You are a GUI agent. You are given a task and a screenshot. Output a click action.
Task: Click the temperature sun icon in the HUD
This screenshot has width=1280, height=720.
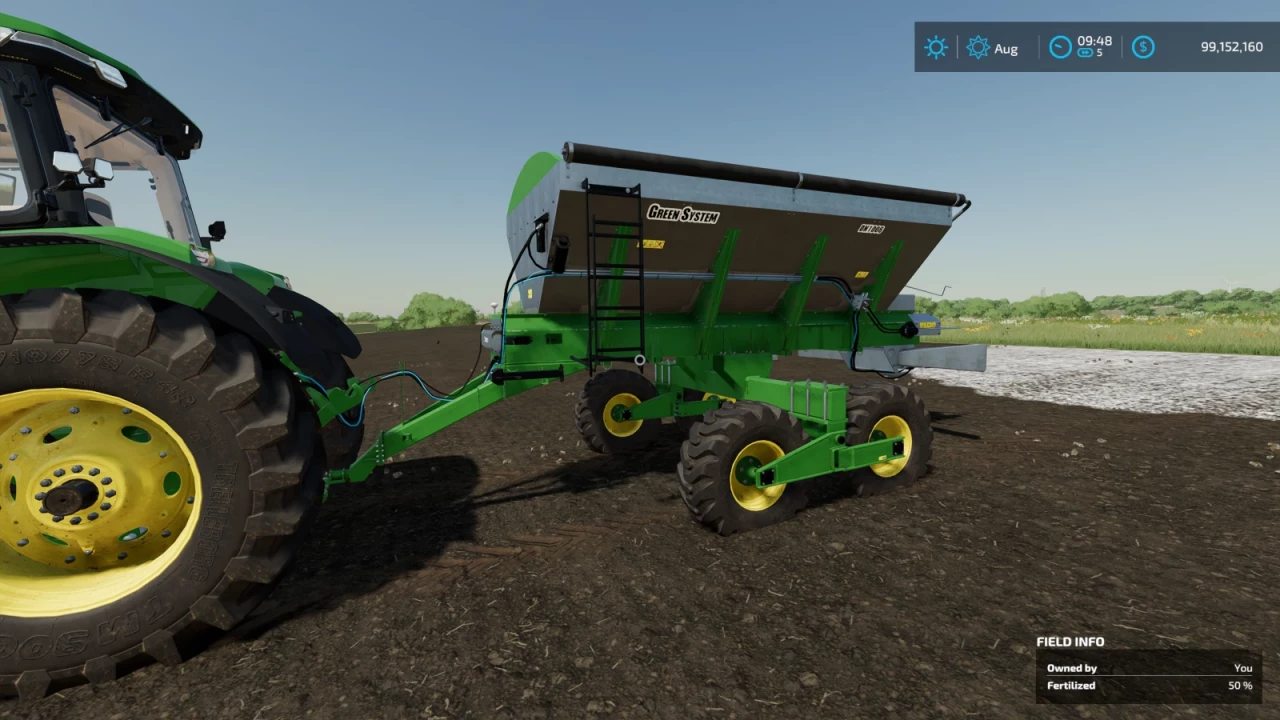936,47
